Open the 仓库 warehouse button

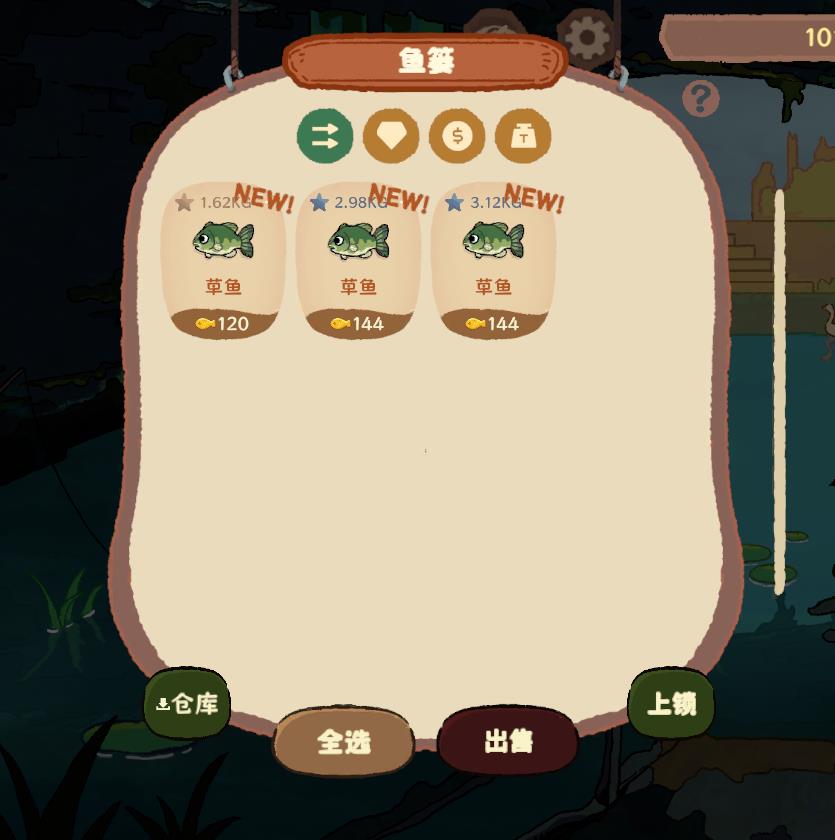tap(188, 704)
